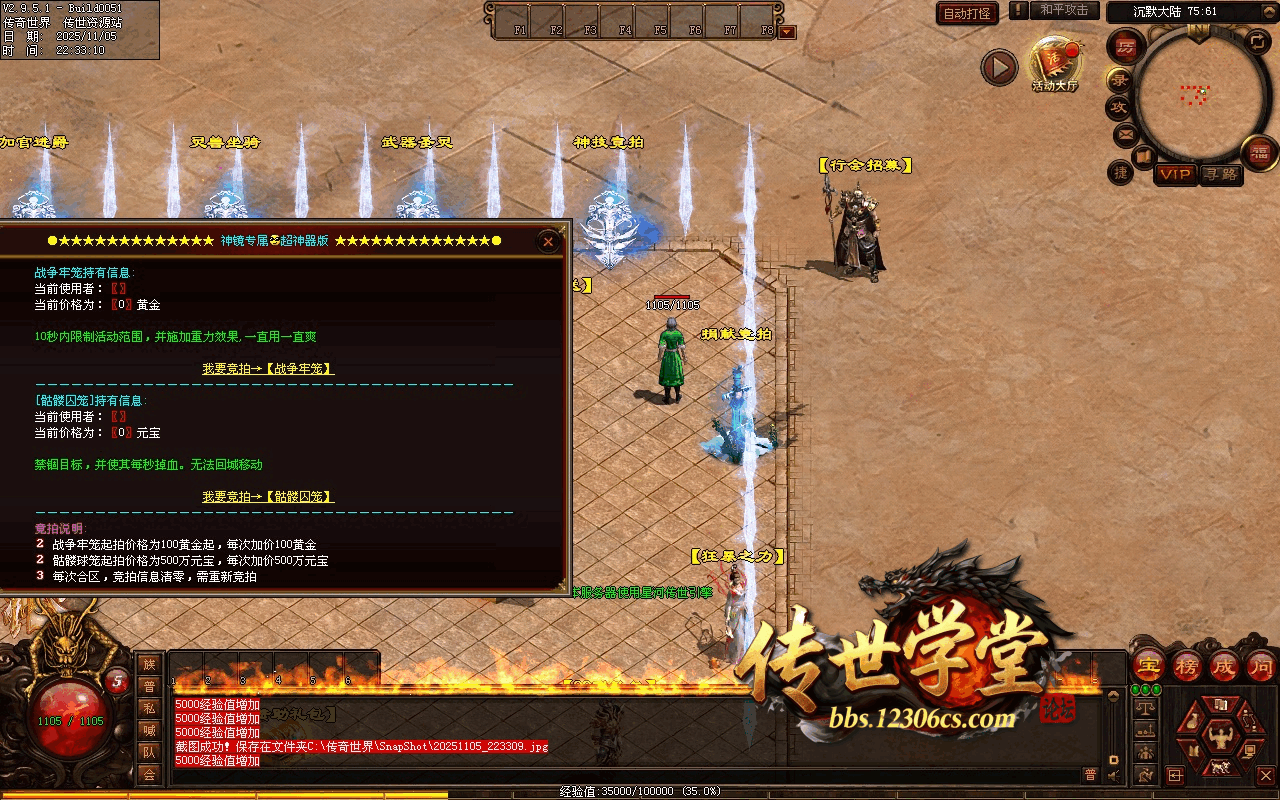The height and width of the screenshot is (800, 1280).
Task: Open the 活动大厅 event hall icon
Action: (x=1055, y=63)
